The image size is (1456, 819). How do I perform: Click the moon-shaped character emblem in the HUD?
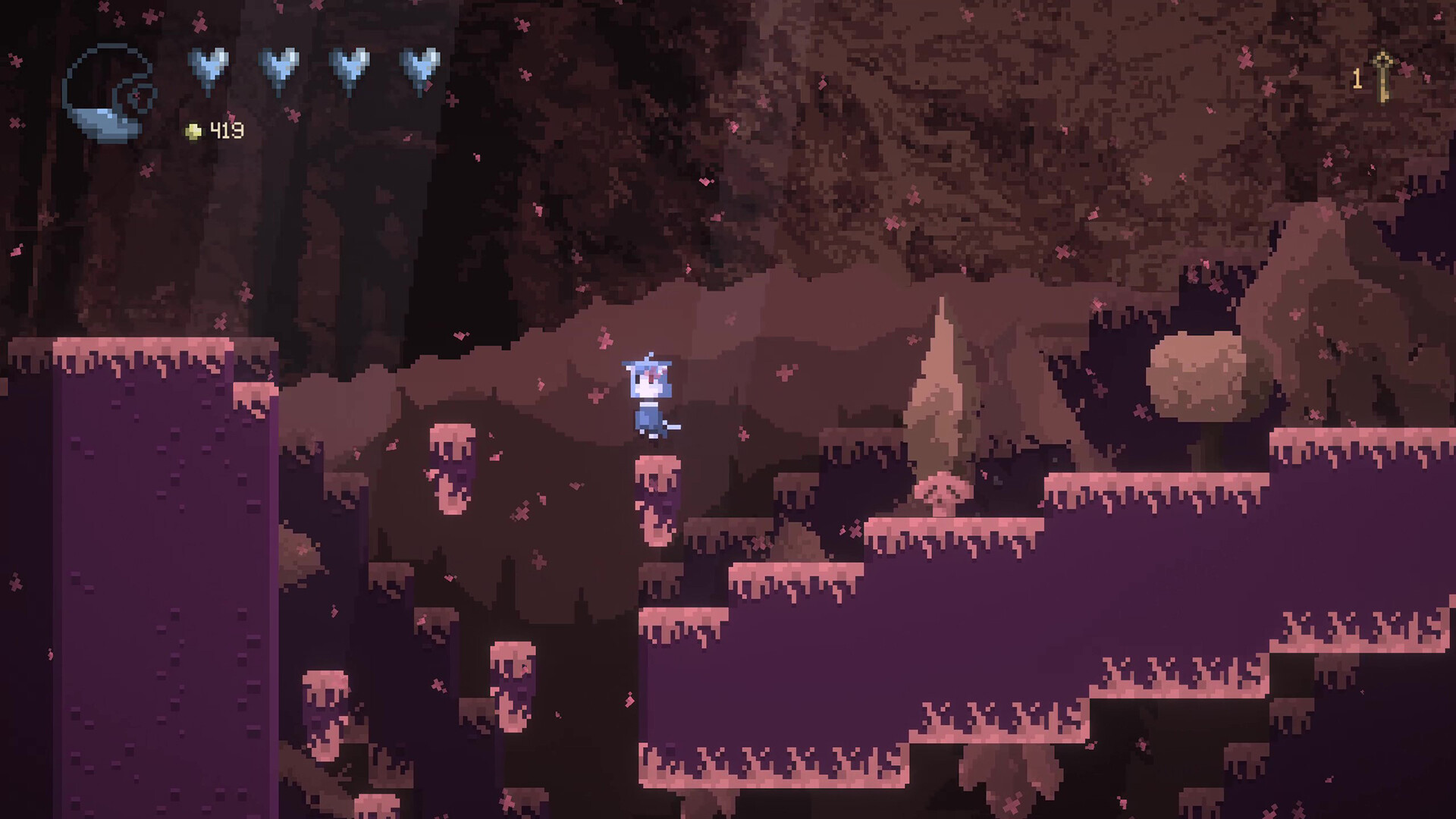[x=106, y=91]
